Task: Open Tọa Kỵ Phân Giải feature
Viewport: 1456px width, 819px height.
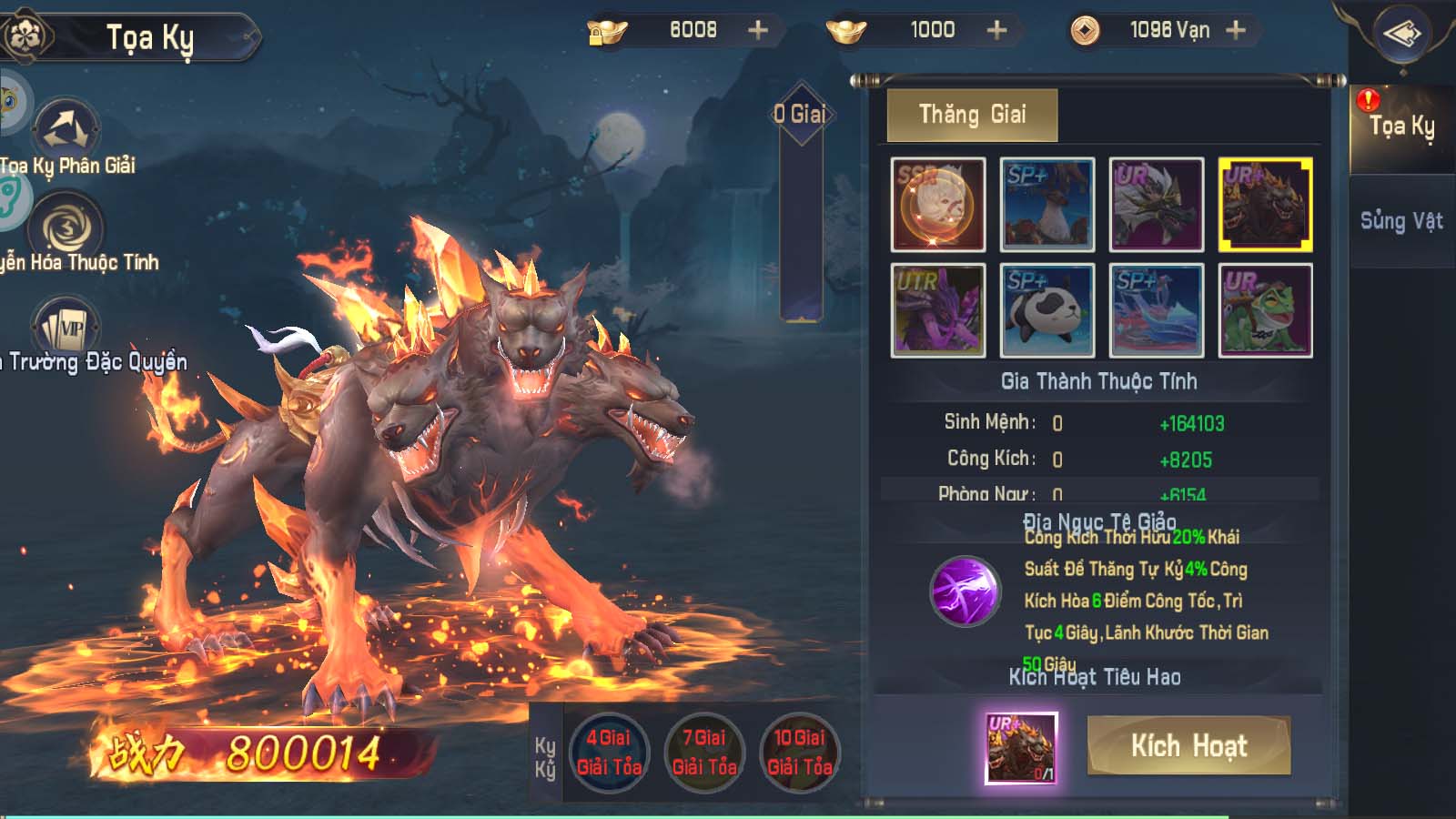Action: (x=66, y=129)
